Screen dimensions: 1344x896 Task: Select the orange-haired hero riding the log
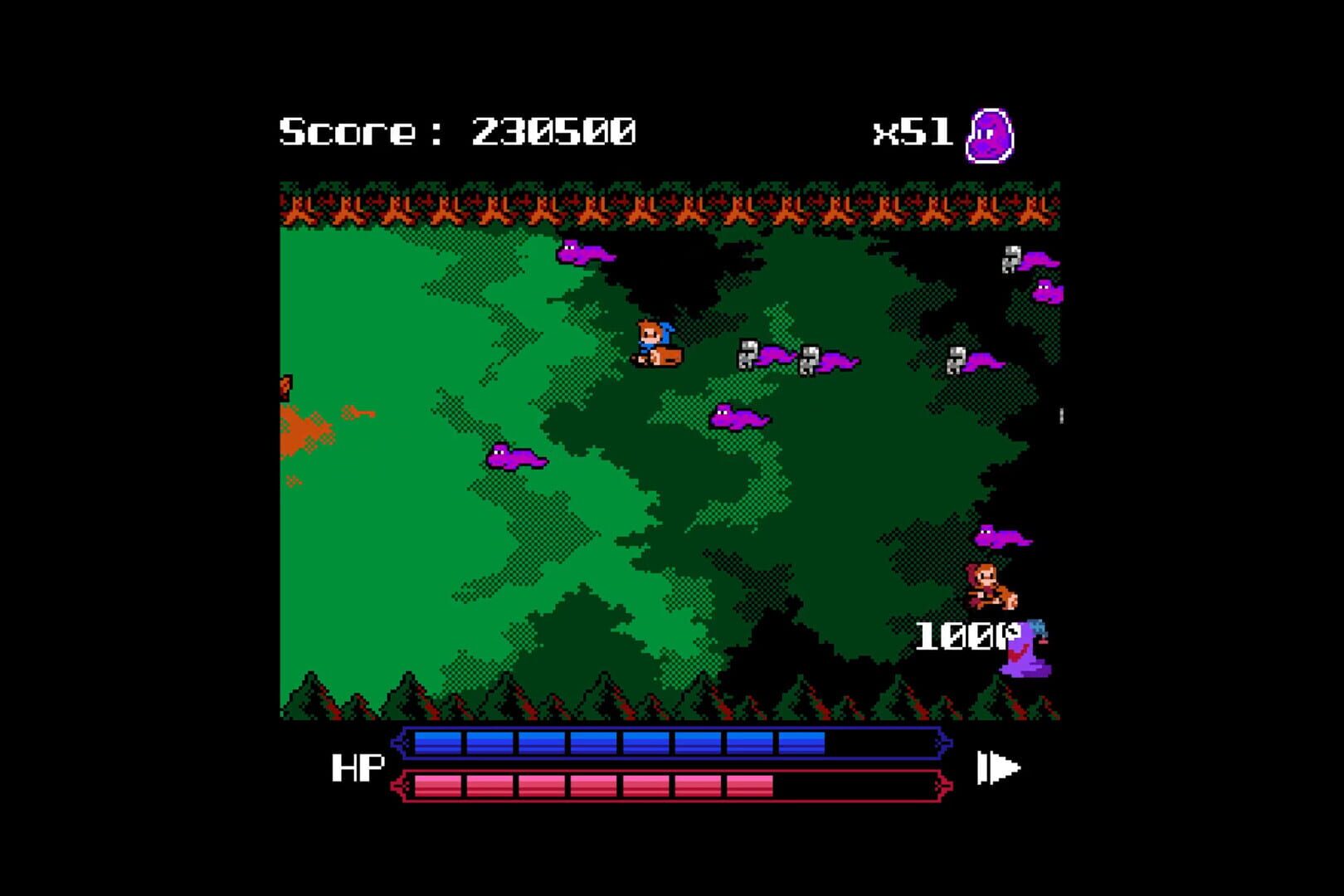(660, 340)
